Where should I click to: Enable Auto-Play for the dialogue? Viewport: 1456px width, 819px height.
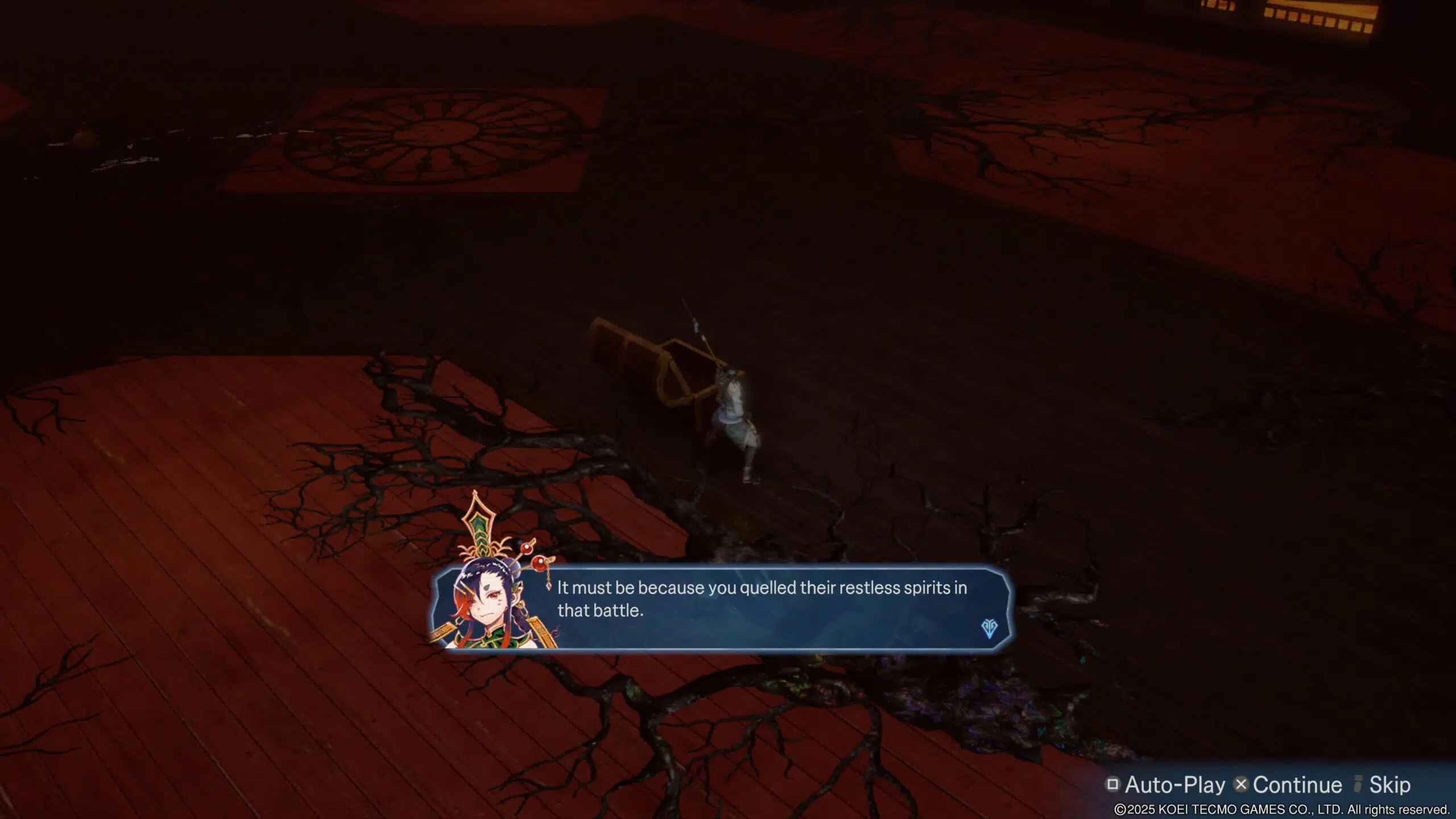pos(1165,785)
